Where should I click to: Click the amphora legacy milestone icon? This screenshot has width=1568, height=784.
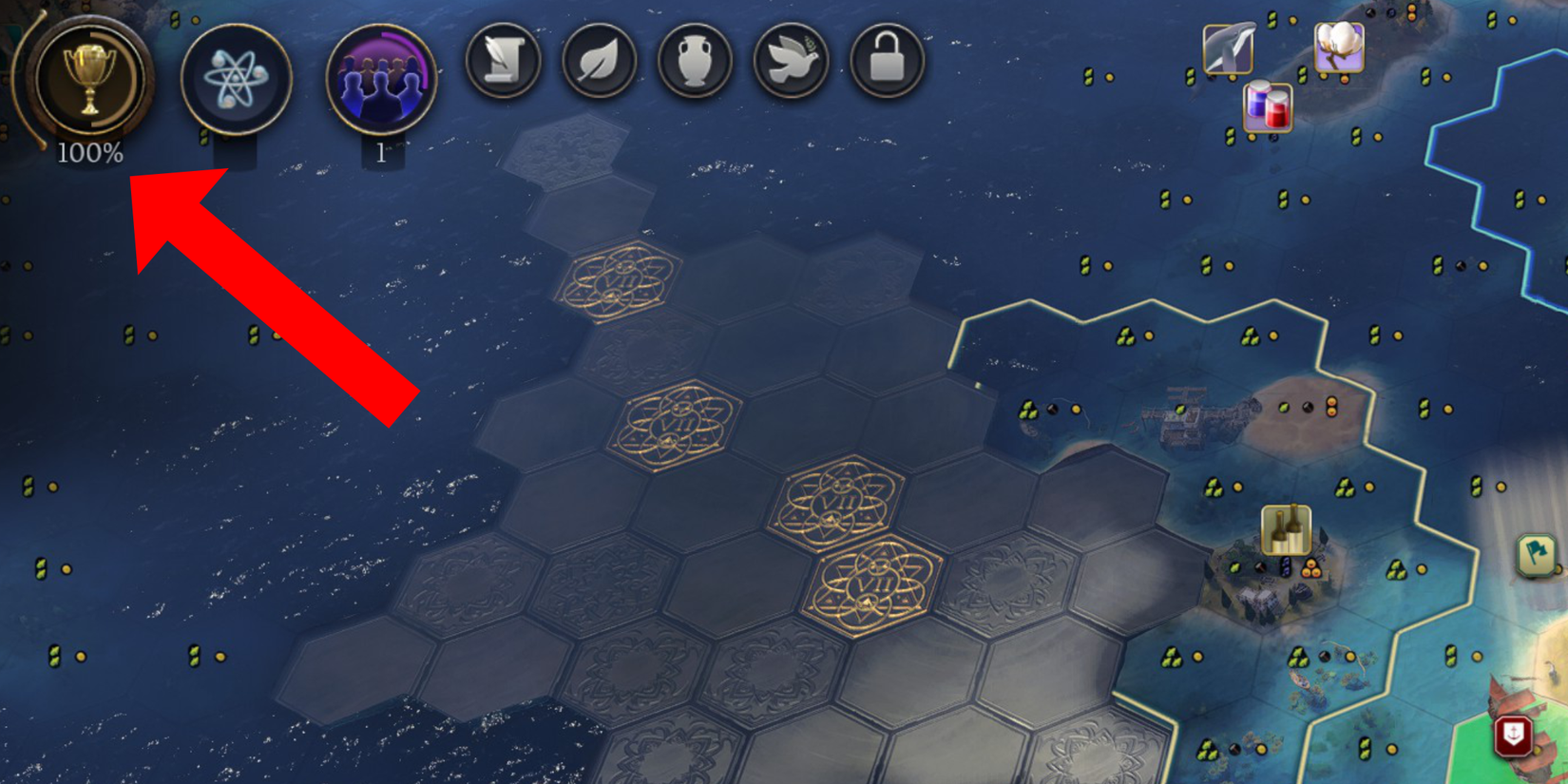(695, 60)
